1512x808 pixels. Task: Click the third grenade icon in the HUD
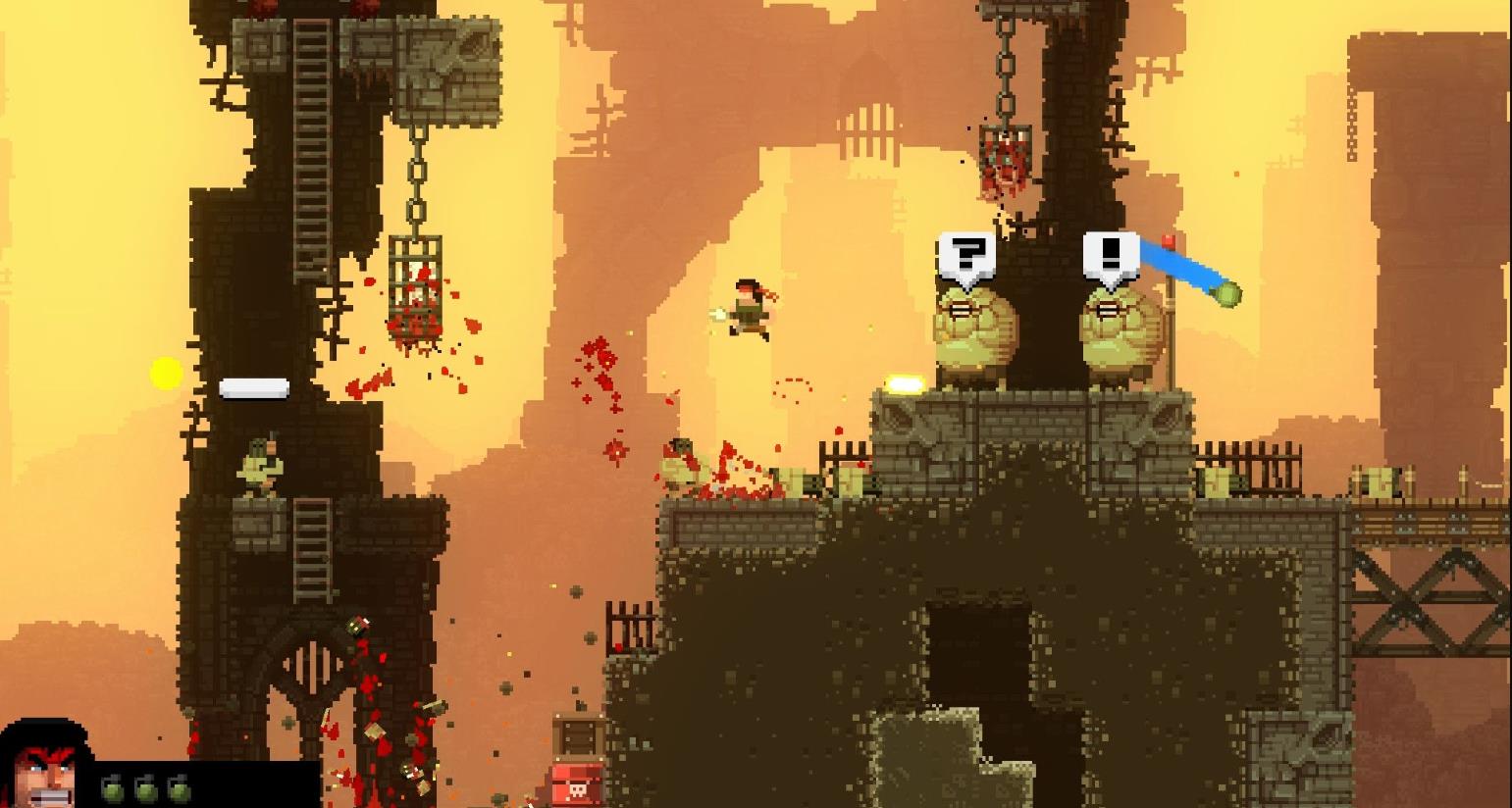180,789
